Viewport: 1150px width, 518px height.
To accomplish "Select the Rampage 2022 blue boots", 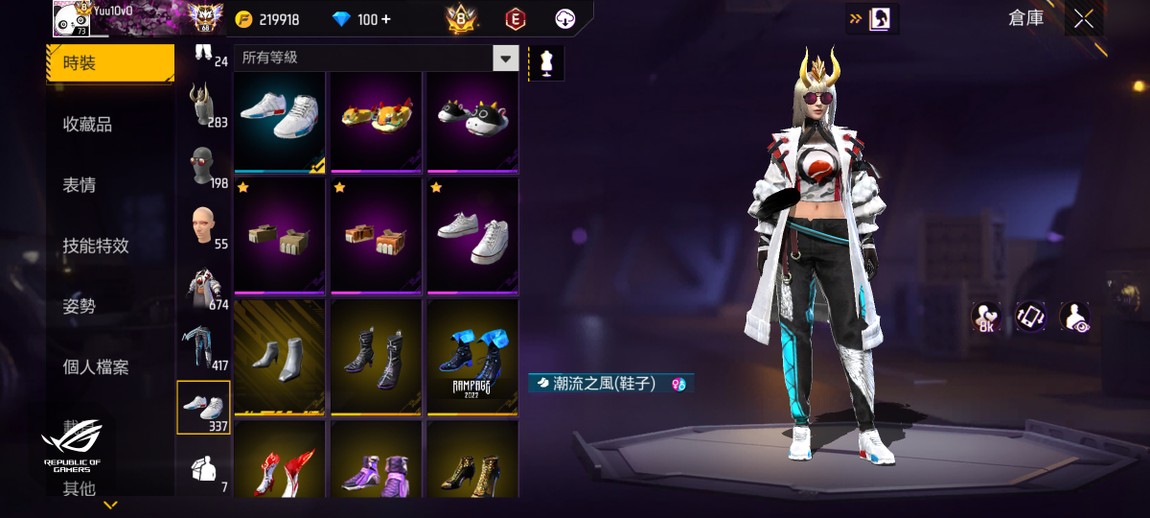I will coord(472,357).
